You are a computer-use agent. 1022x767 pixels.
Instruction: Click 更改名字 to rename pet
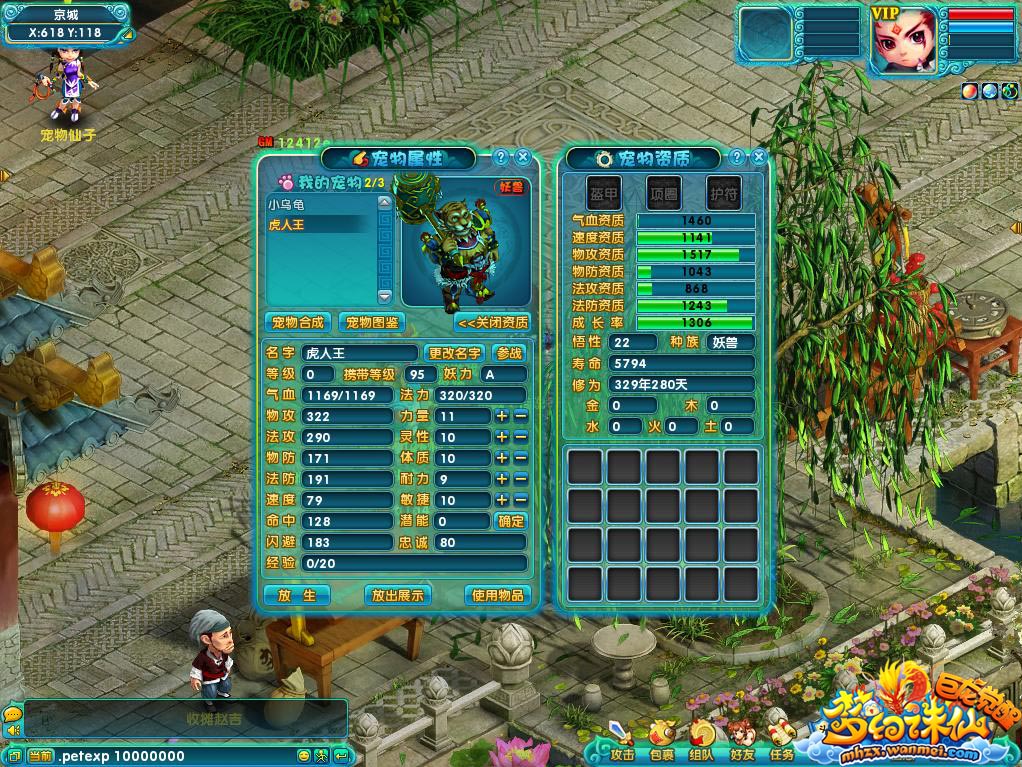pos(455,353)
